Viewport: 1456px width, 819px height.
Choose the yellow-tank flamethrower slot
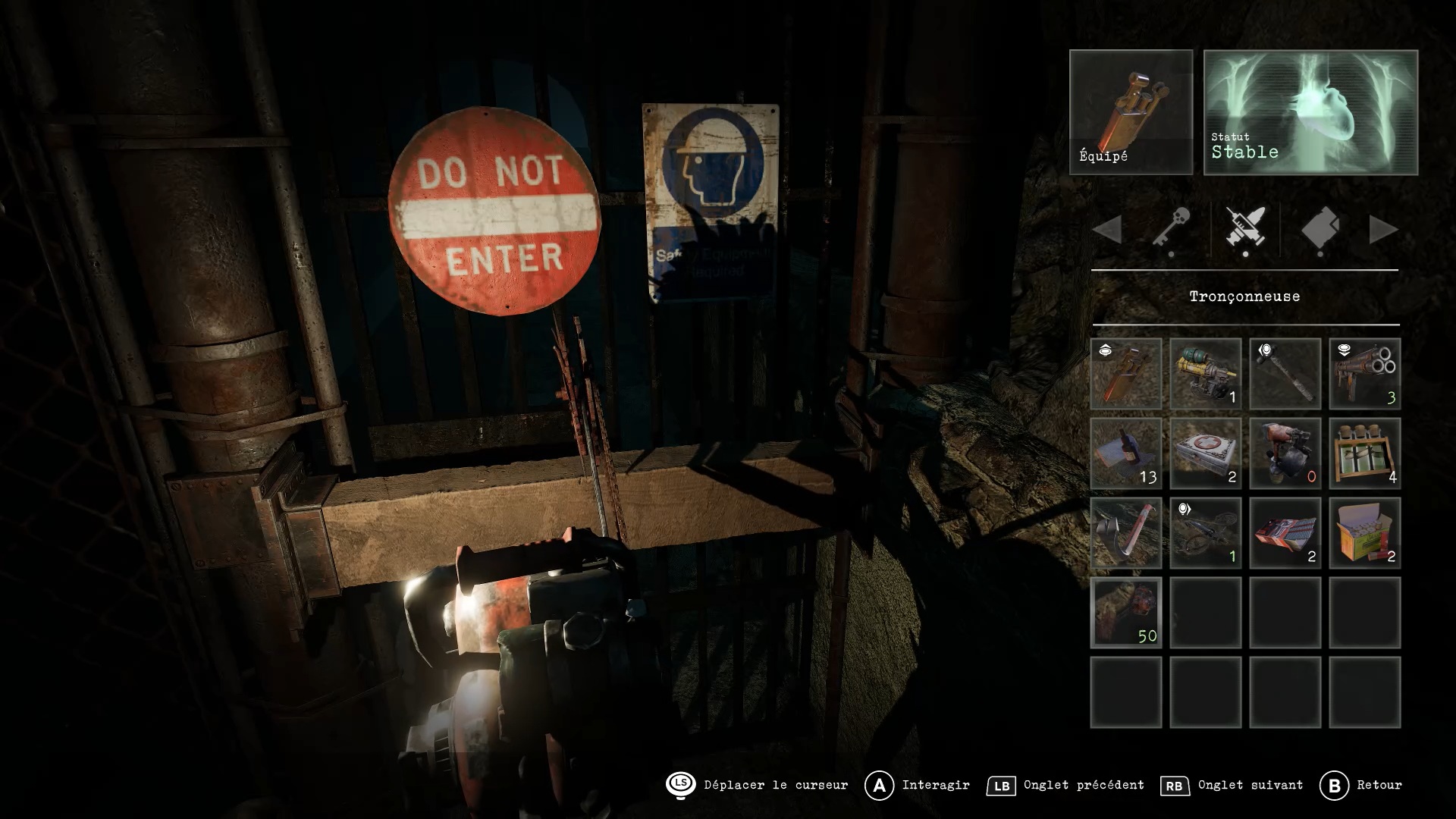(1206, 374)
